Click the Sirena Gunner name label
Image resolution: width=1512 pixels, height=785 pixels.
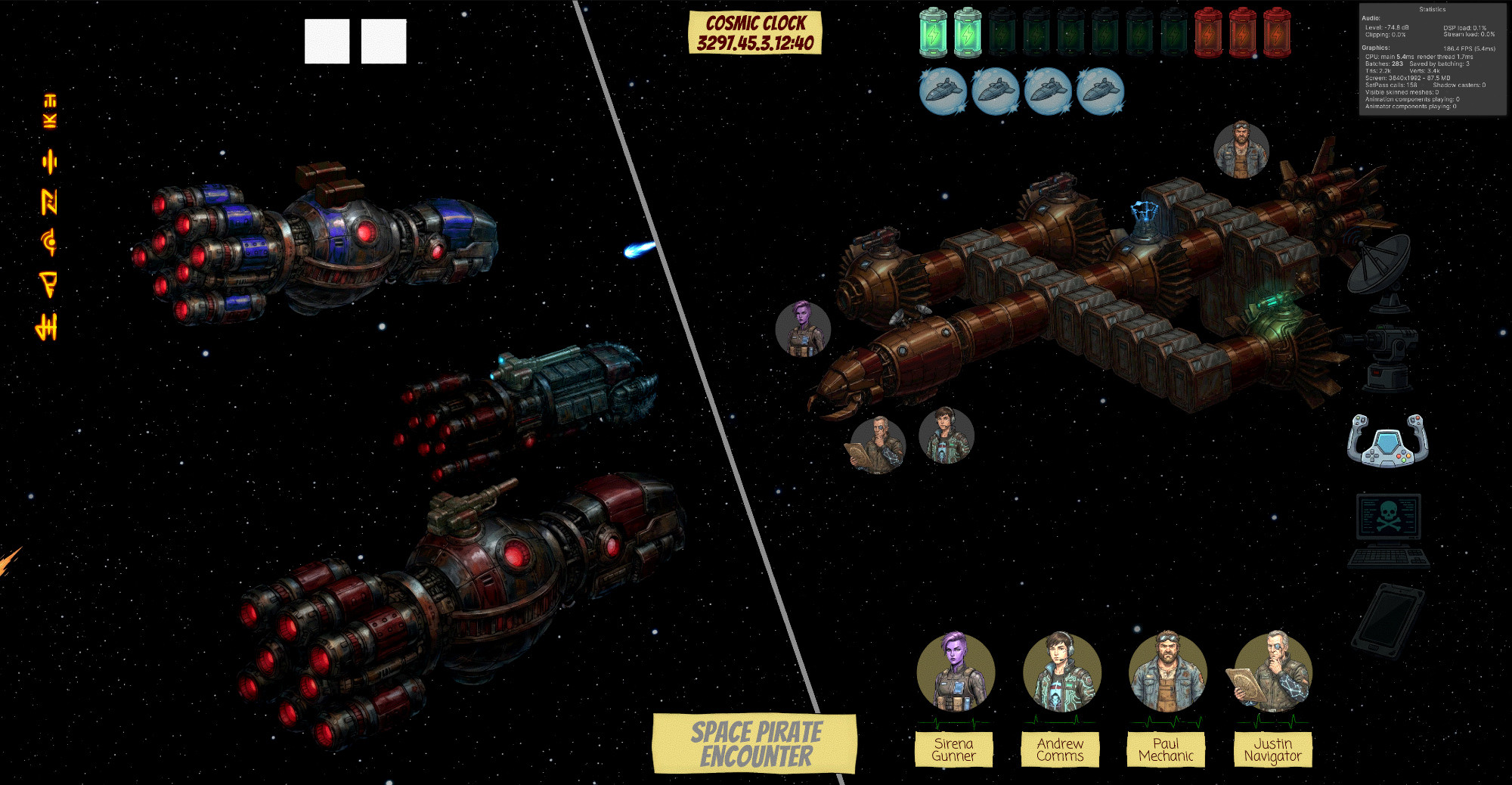coord(955,747)
